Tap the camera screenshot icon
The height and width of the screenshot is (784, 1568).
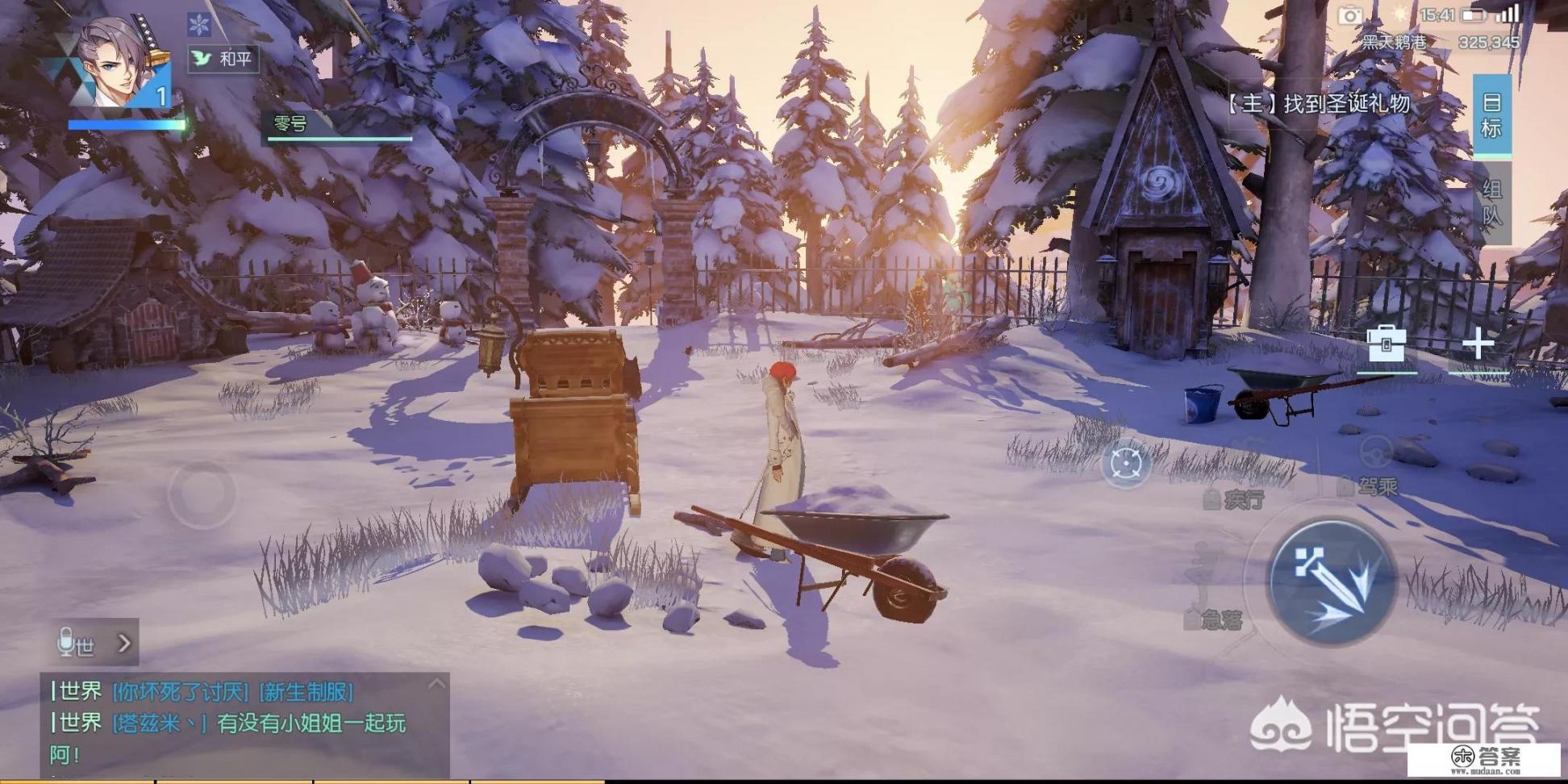click(1349, 15)
